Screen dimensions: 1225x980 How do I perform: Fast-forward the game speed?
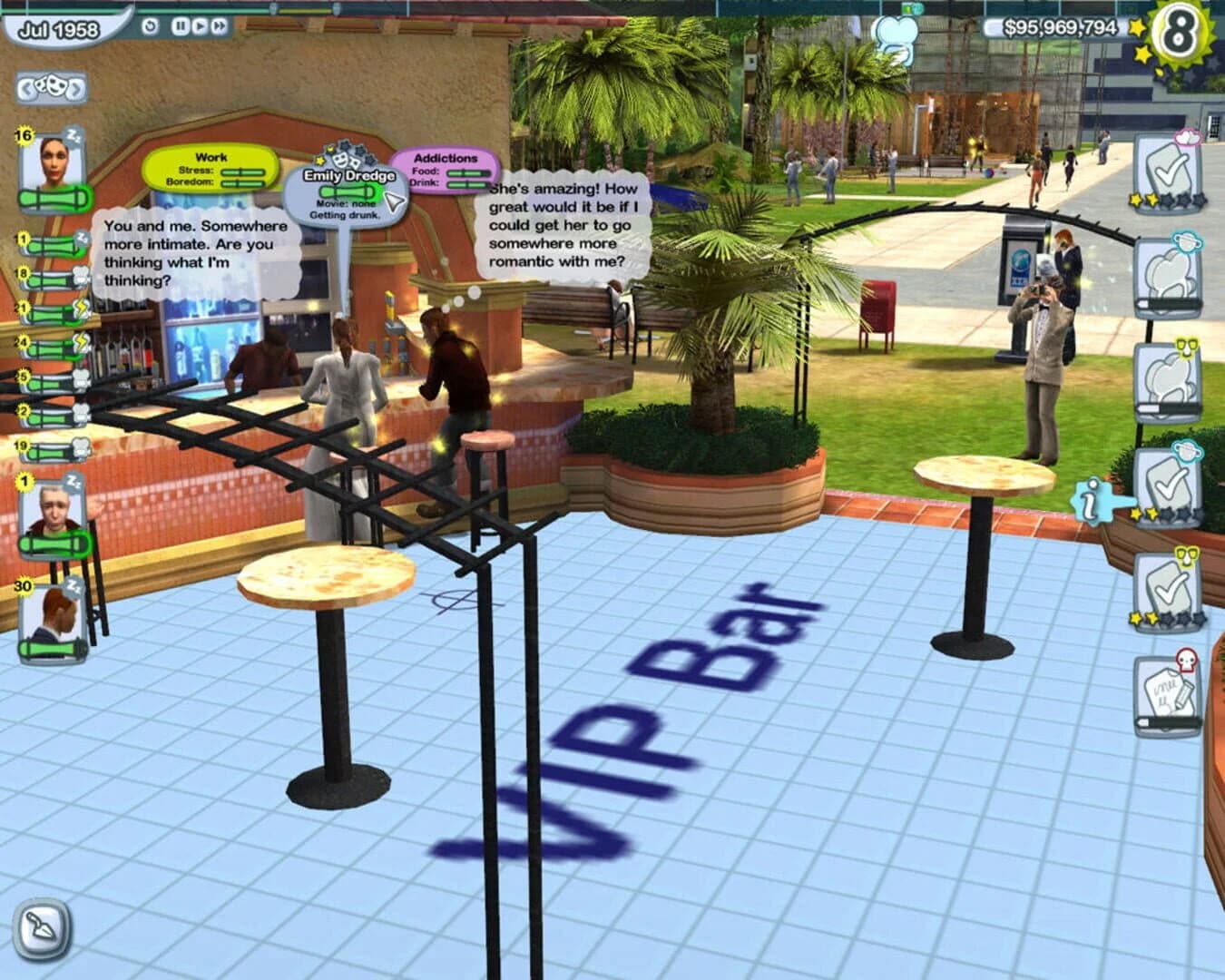point(218,25)
